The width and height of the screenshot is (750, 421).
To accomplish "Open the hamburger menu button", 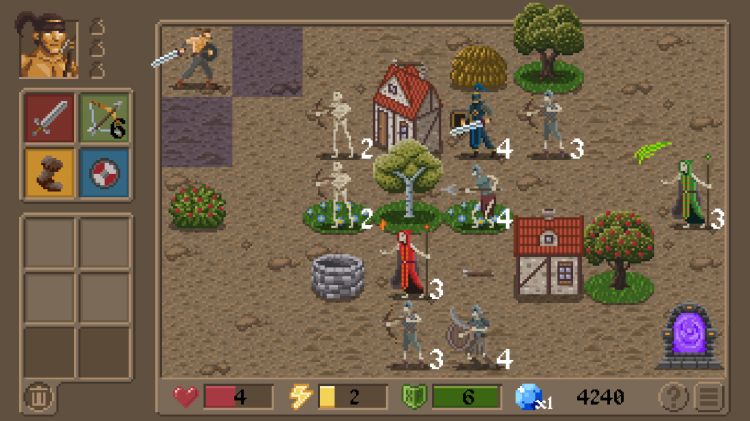I will point(709,397).
